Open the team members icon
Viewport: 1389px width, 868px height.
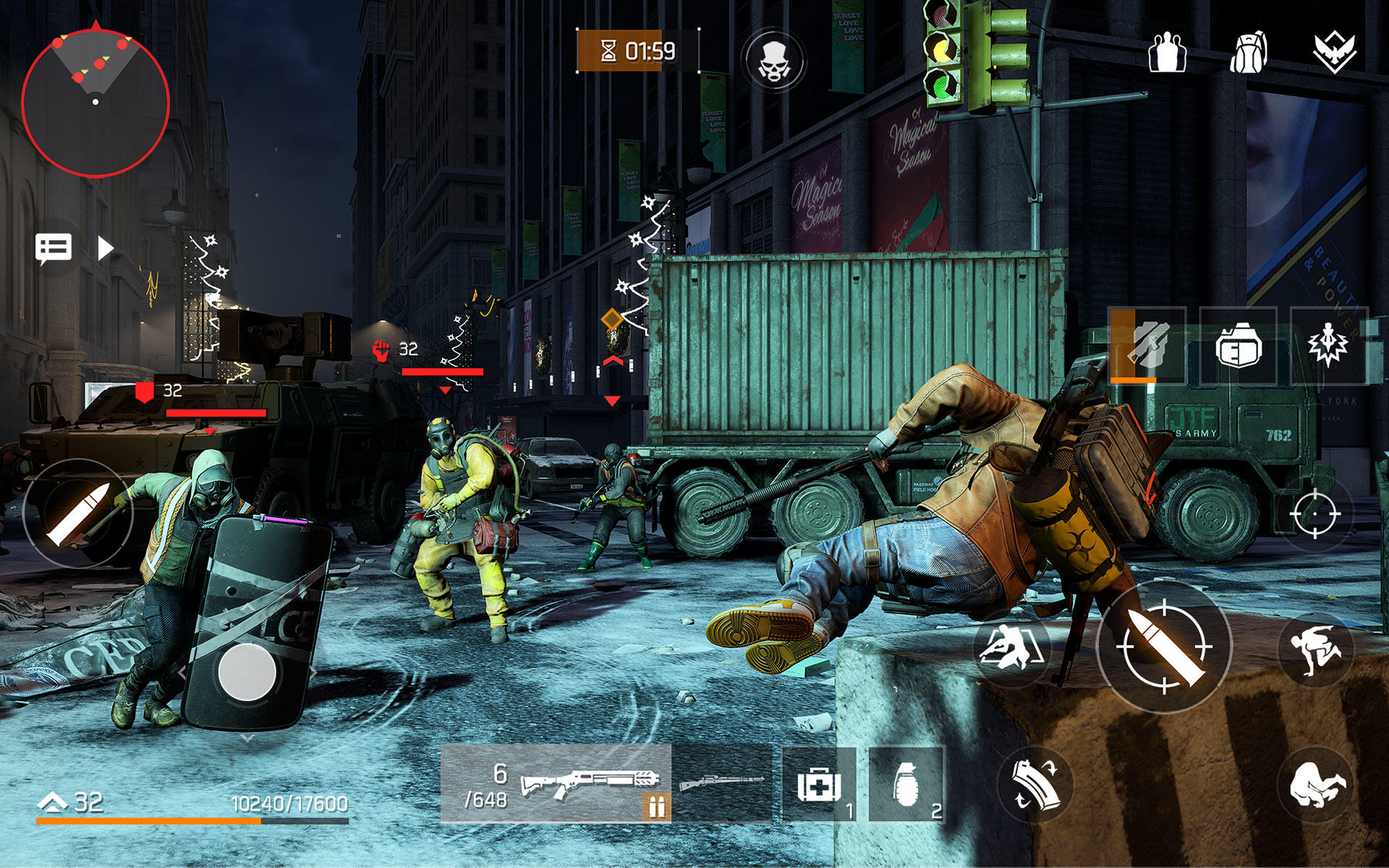pos(1167,52)
